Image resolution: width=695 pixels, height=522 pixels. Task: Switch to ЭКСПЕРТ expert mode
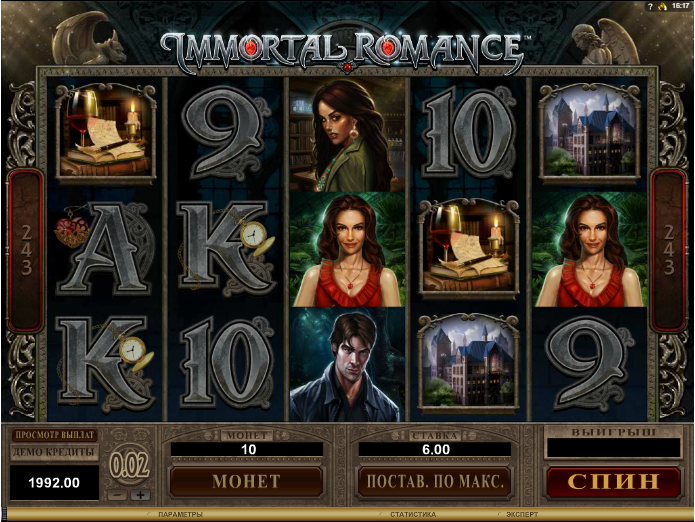[522, 515]
